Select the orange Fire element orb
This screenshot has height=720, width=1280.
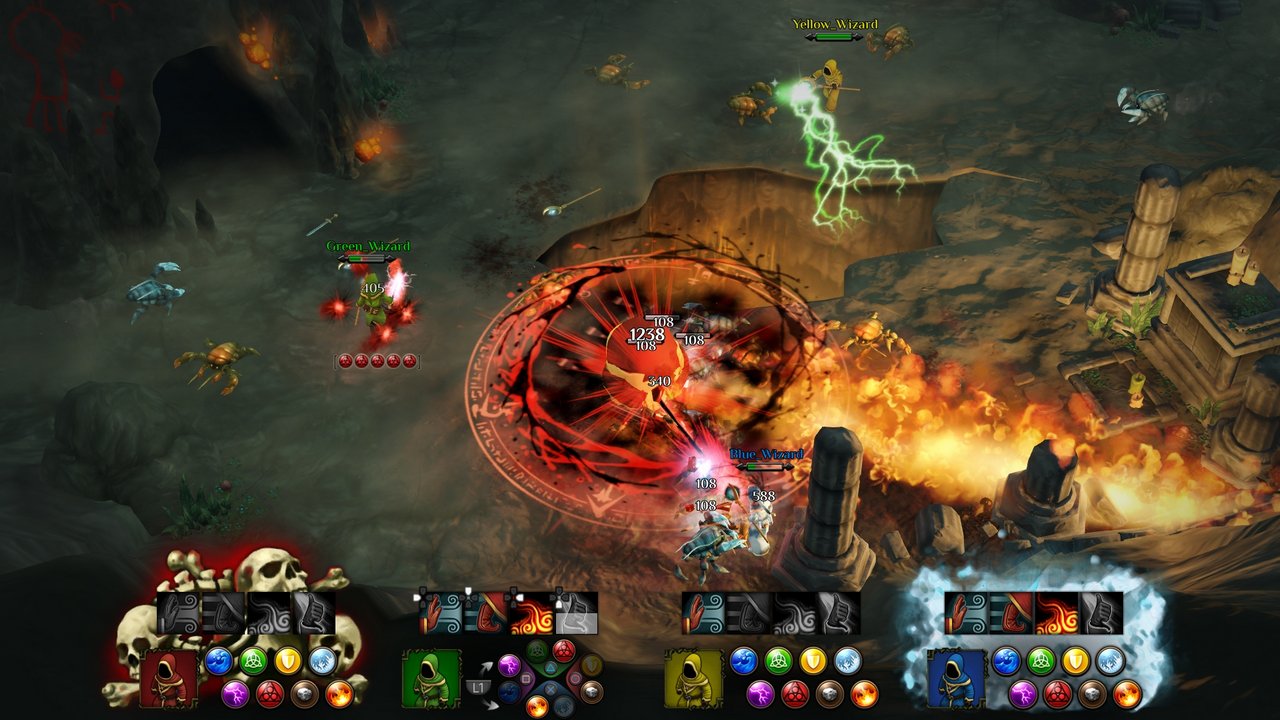pyautogui.click(x=339, y=693)
